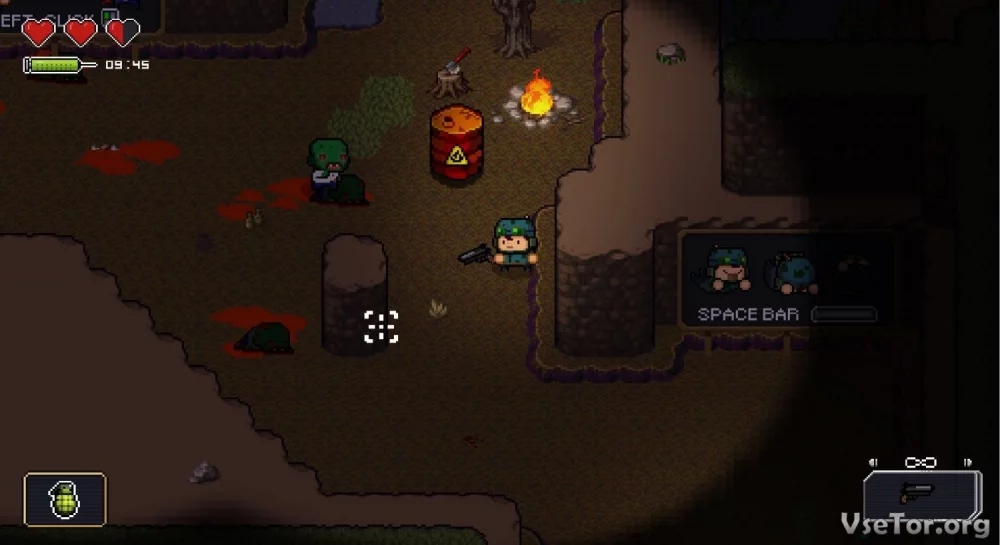
Task: Select the grenade item slot
Action: point(65,499)
